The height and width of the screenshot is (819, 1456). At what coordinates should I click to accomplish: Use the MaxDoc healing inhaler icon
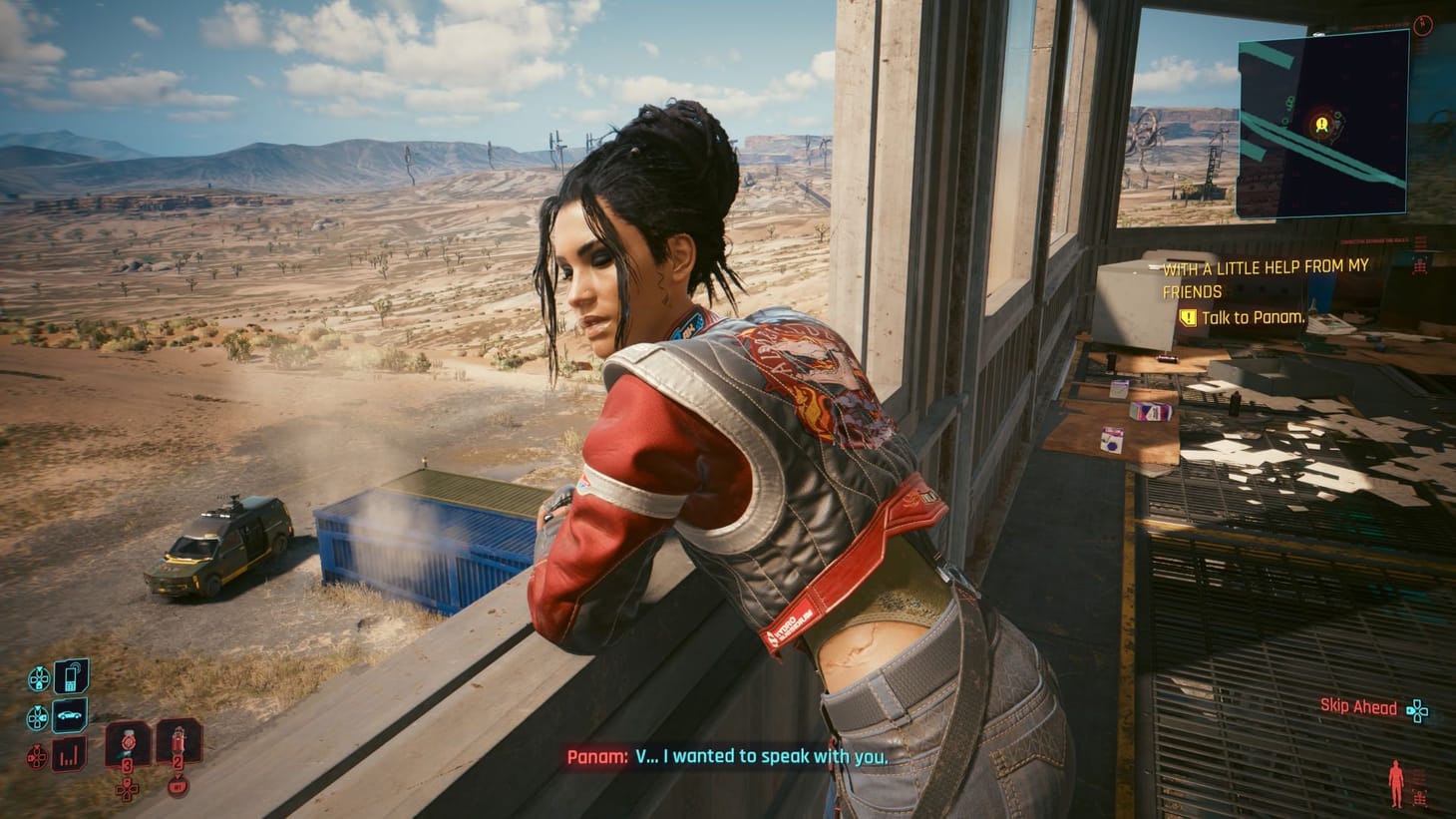(x=128, y=744)
